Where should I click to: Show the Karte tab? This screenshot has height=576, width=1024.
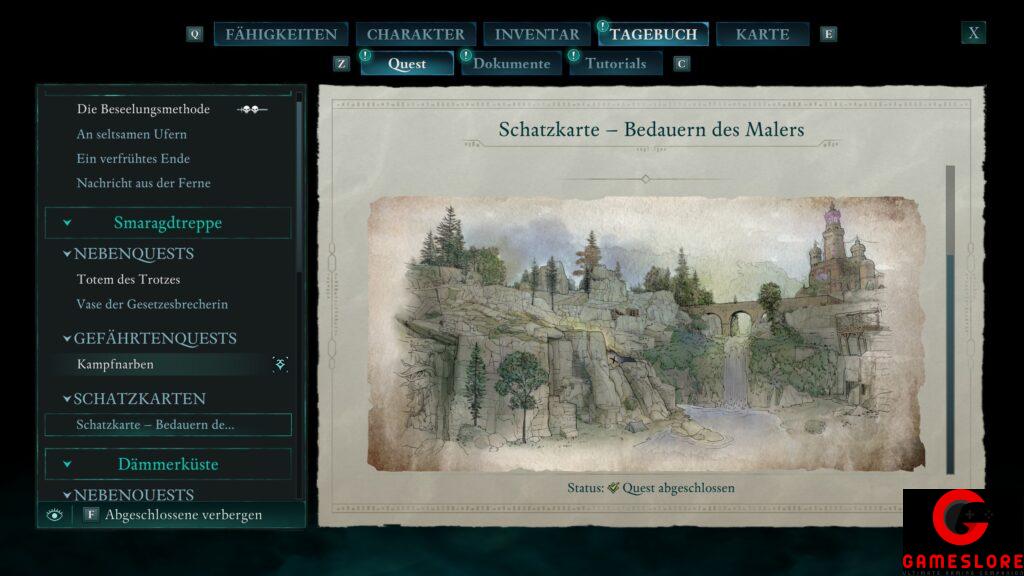click(762, 34)
